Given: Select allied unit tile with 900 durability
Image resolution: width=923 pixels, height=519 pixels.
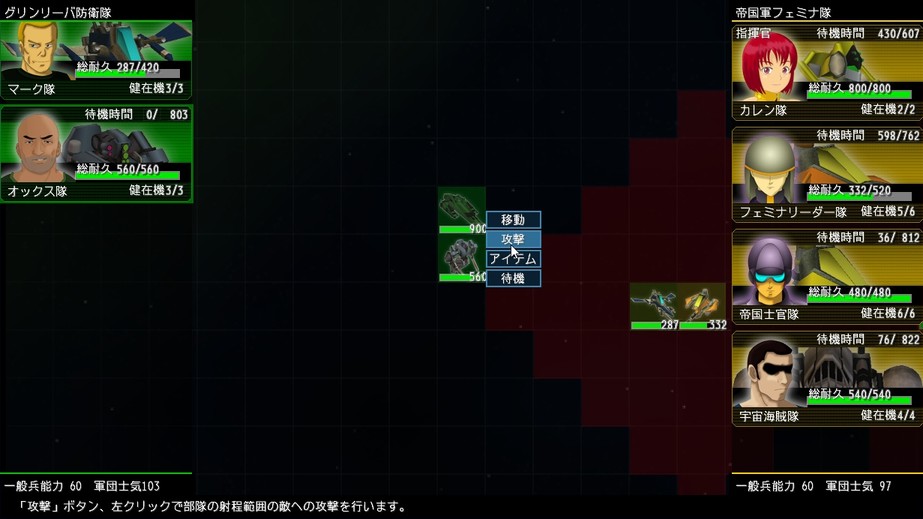Looking at the screenshot, I should pos(462,210).
